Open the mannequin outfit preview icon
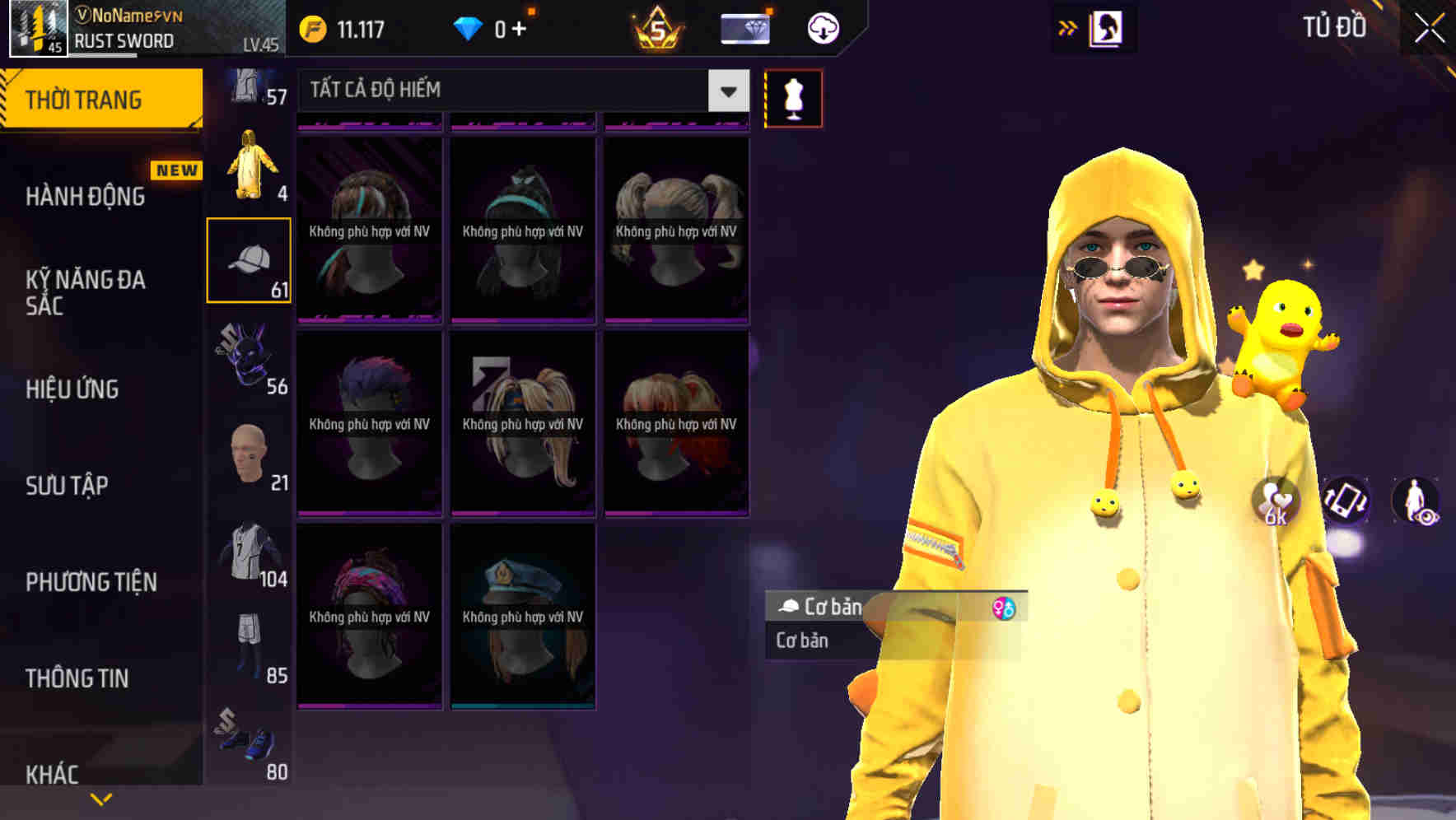The height and width of the screenshot is (820, 1456). click(793, 97)
